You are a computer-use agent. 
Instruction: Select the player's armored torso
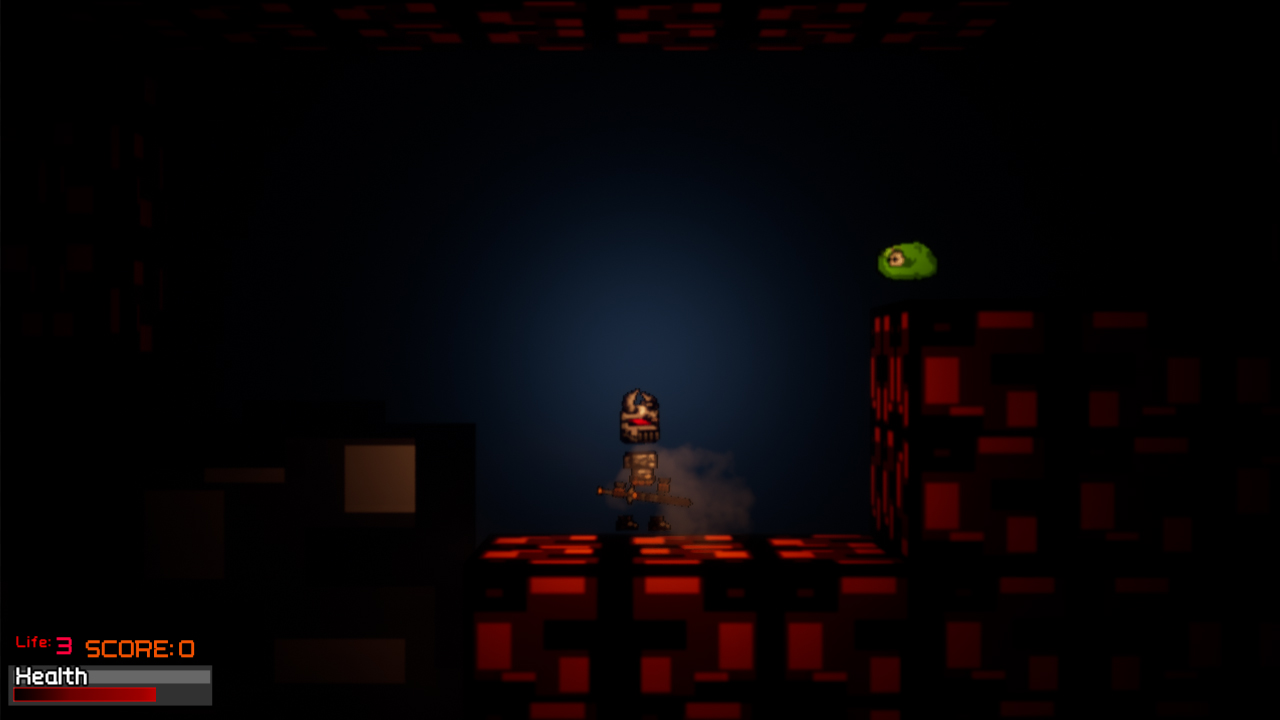640,465
